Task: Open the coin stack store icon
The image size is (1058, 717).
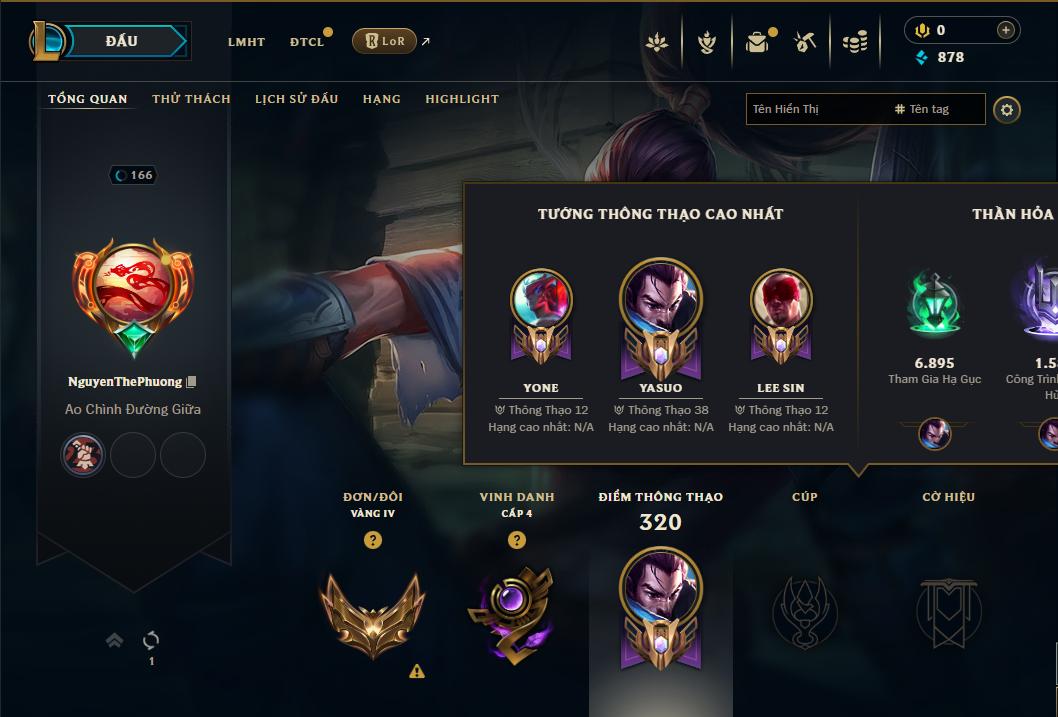Action: tap(854, 42)
